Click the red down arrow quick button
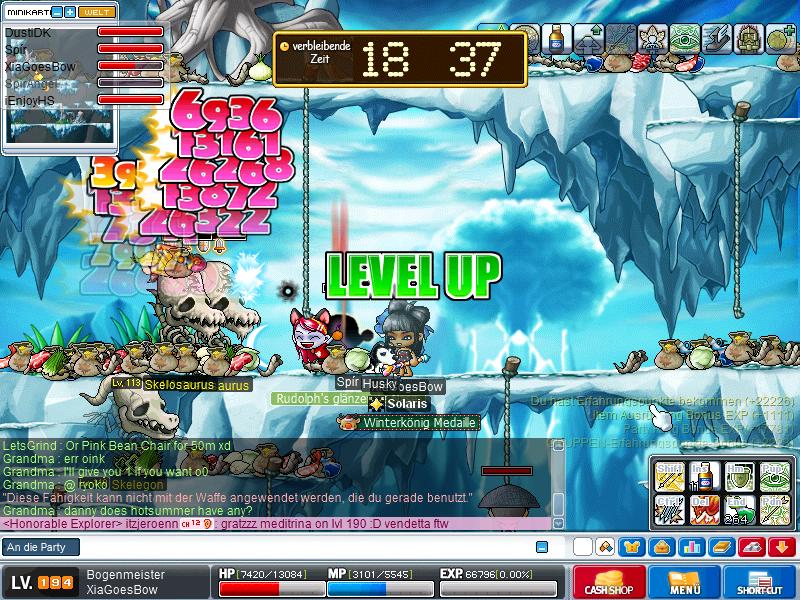Image resolution: width=800 pixels, height=600 pixels. tap(782, 547)
